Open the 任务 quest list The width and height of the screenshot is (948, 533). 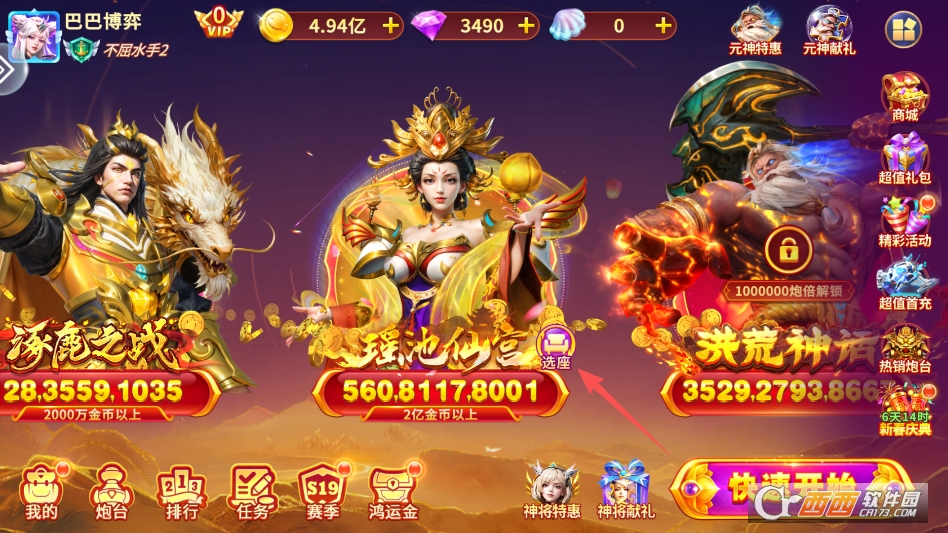(x=253, y=490)
